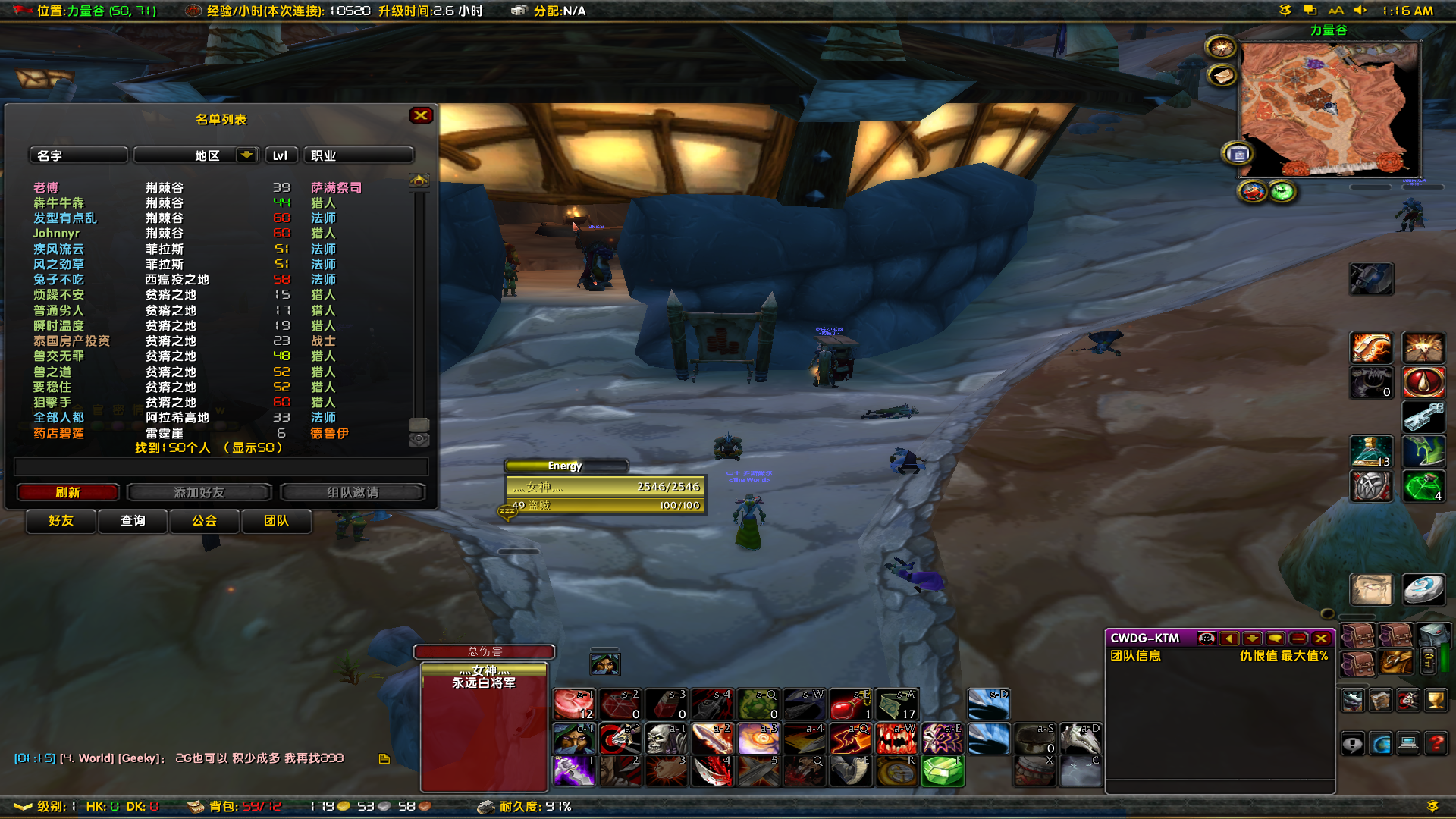The width and height of the screenshot is (1456, 819).
Task: Choose the row for player 药店碧莲
Action: 59,433
